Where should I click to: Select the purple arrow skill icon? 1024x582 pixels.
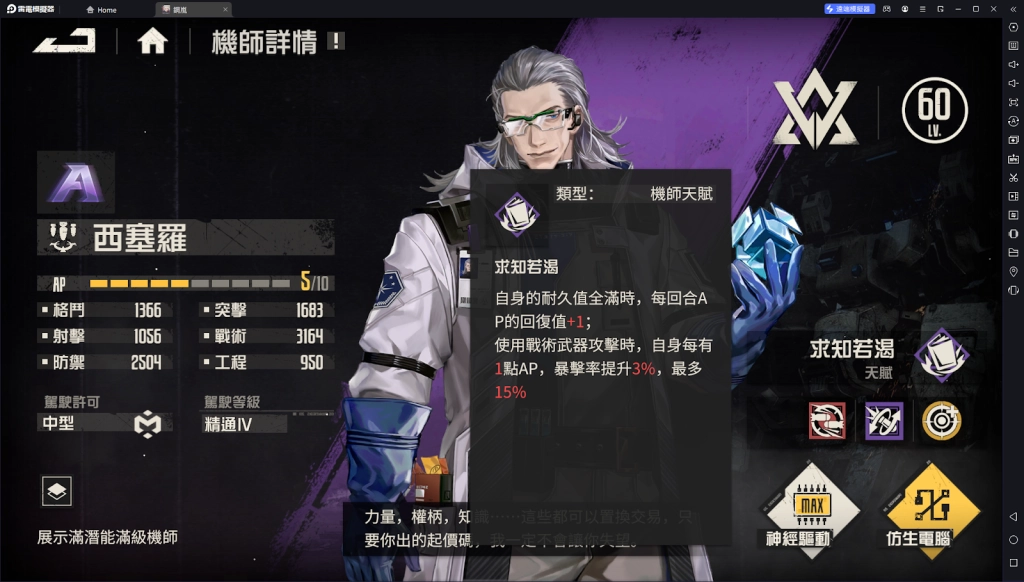(884, 421)
